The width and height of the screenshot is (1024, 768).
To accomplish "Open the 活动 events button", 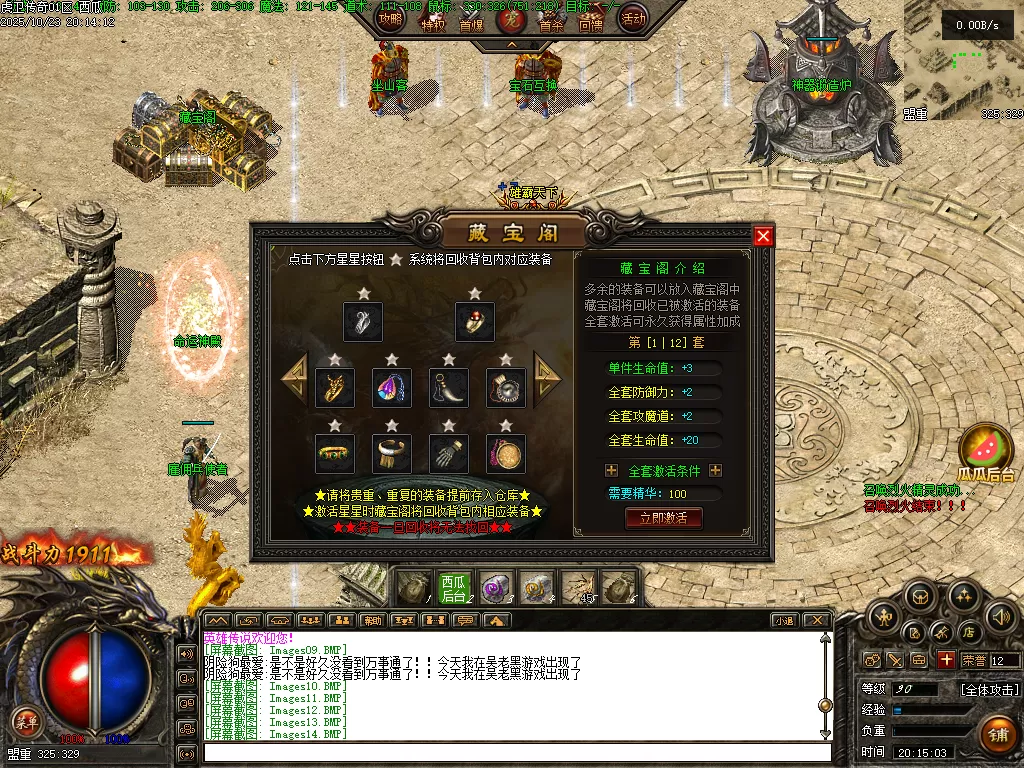I will pos(633,18).
